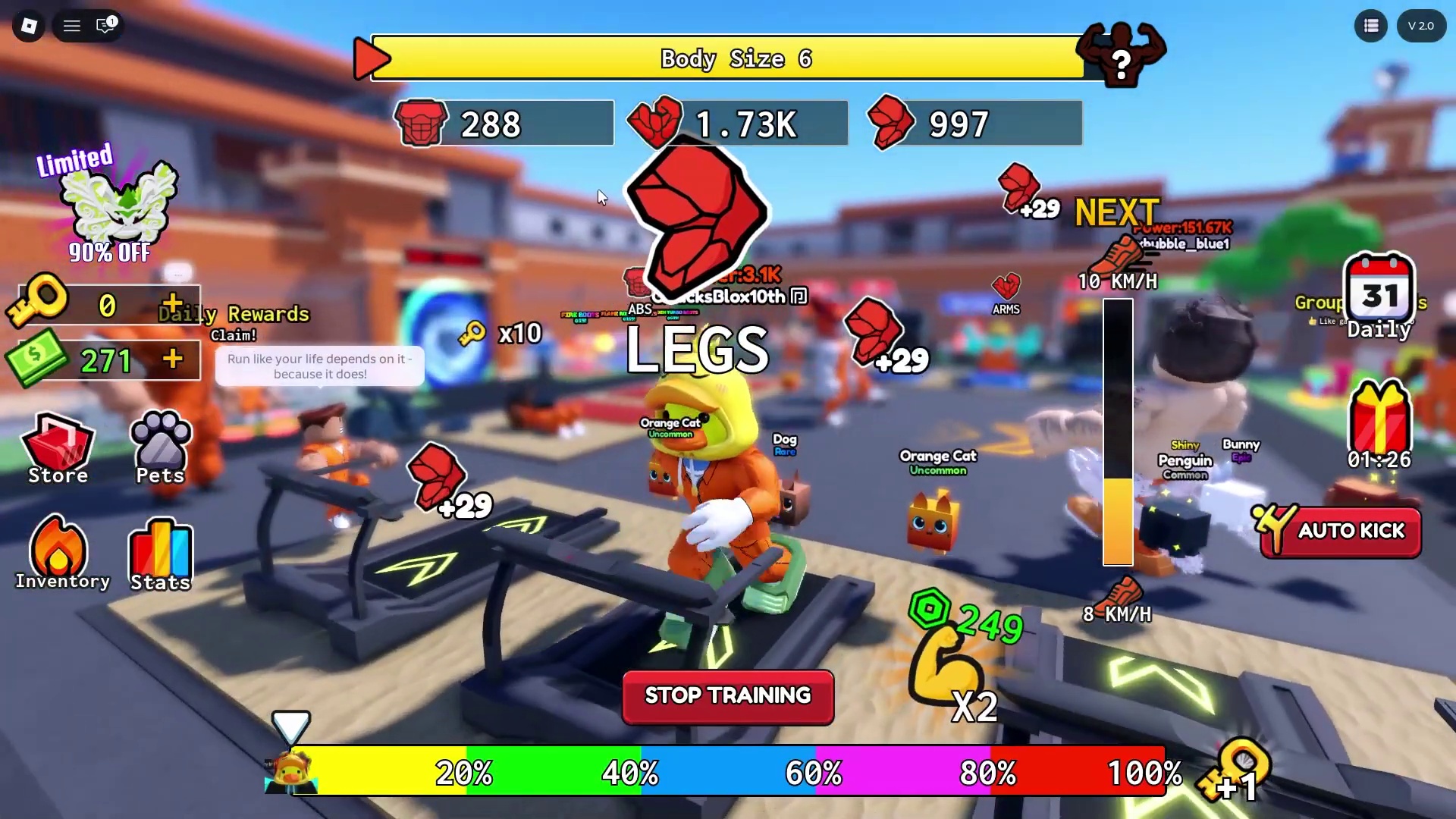Show the Stats panel

[160, 555]
